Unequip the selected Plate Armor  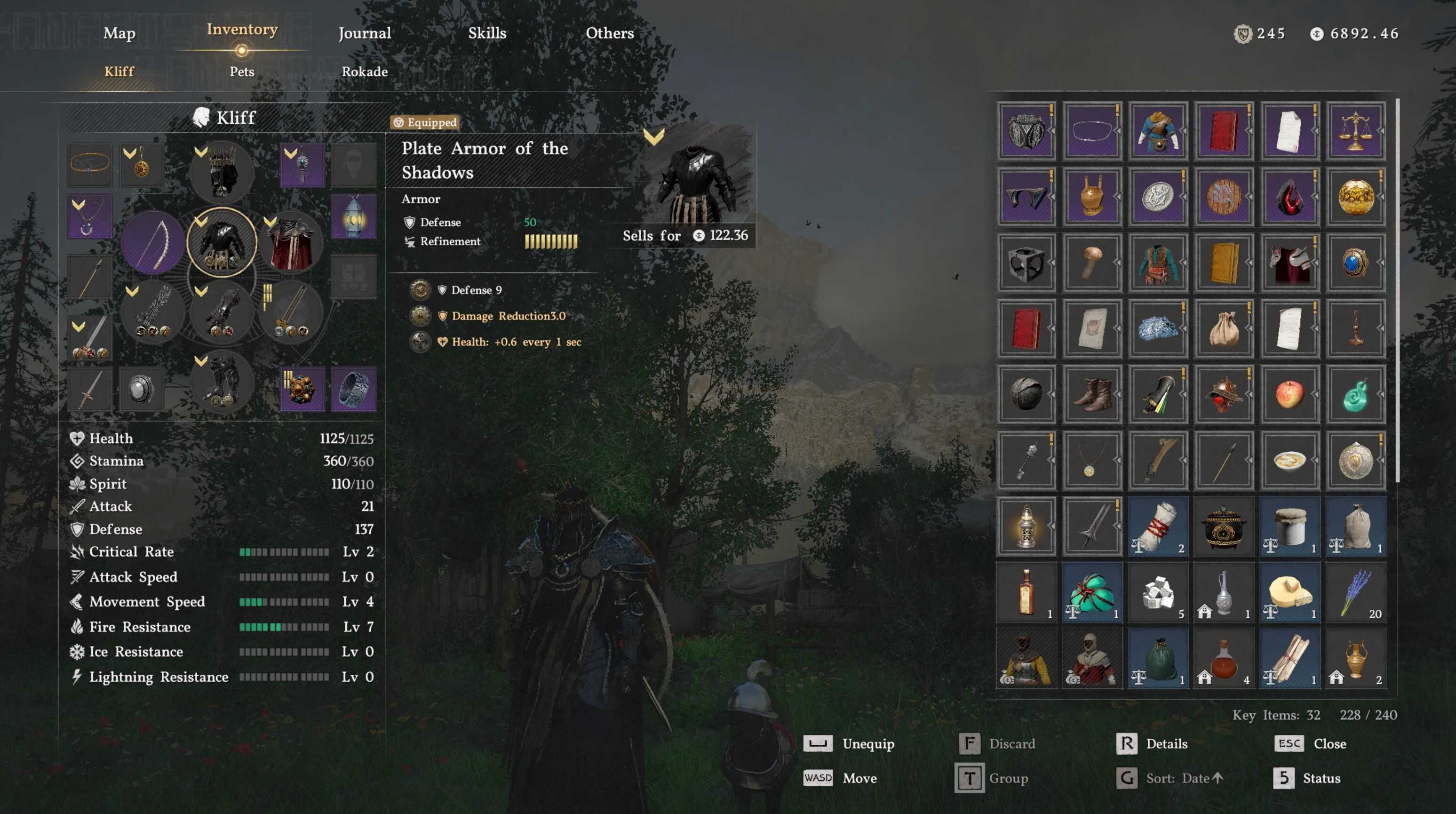867,743
